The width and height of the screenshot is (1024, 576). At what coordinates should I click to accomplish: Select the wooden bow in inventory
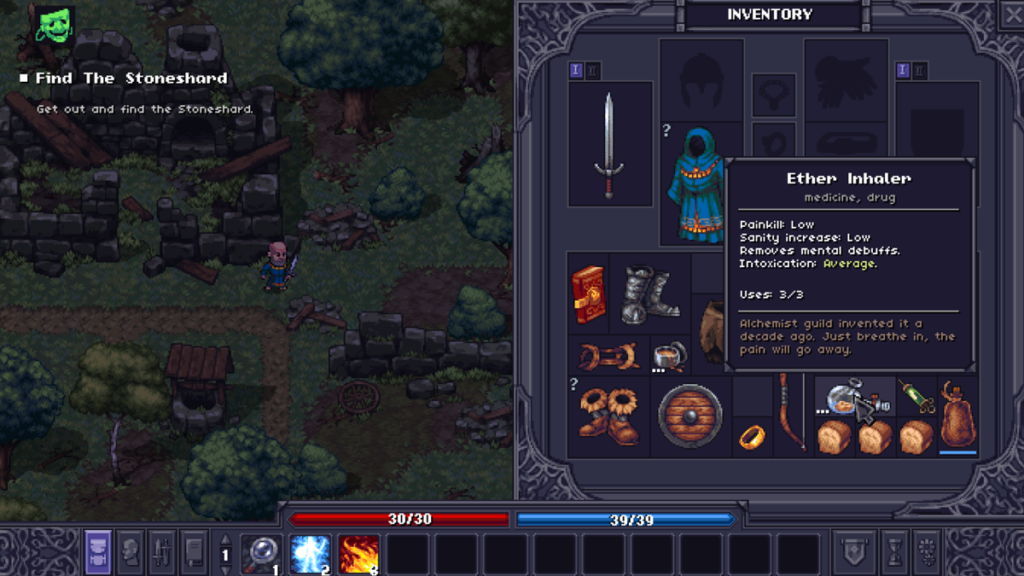pyautogui.click(x=791, y=413)
